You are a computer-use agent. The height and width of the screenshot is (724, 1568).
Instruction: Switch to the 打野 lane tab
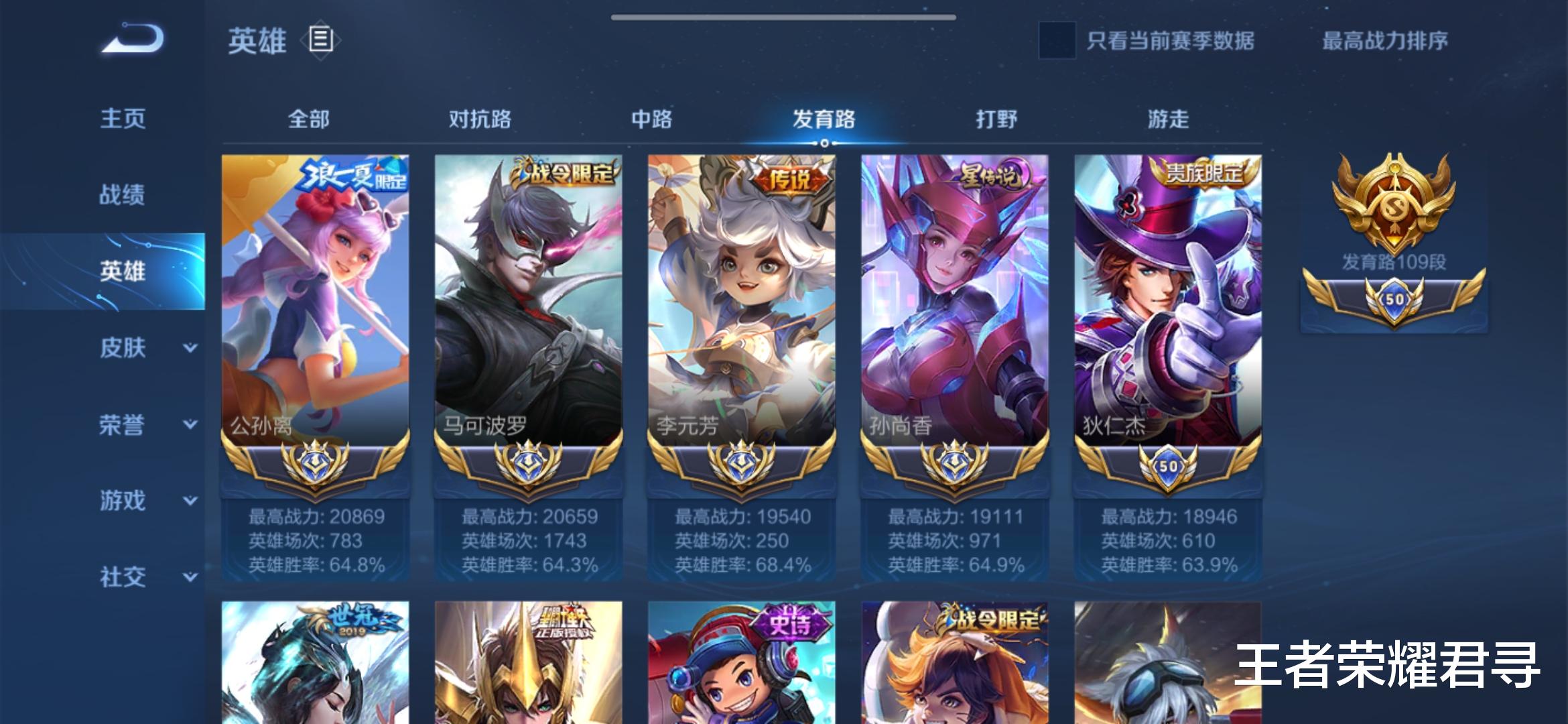(992, 119)
